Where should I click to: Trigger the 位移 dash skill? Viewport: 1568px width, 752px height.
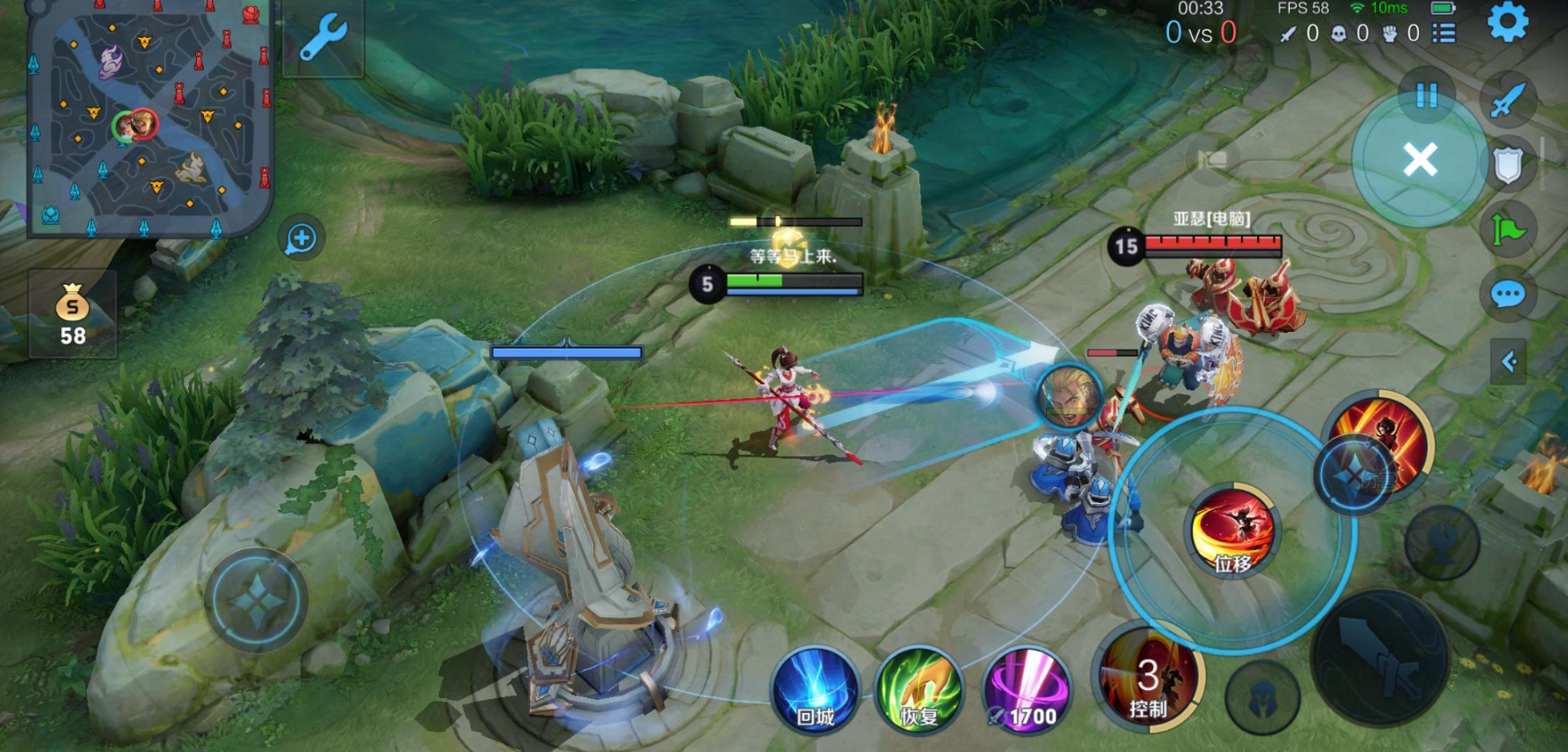tap(1233, 530)
